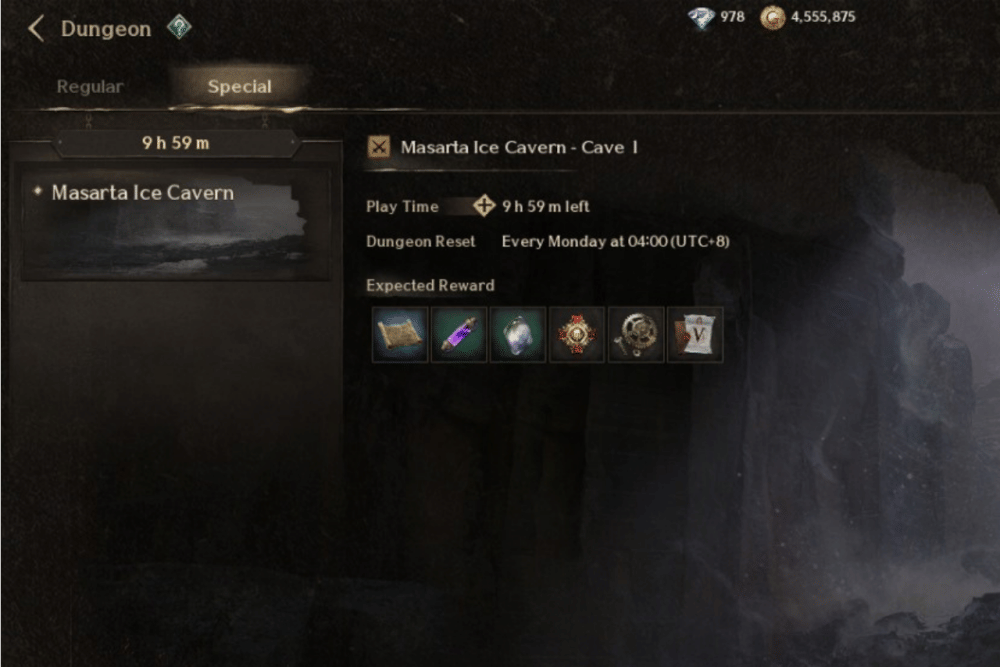Switch to the Regular dungeon tab
Screen dimensions: 1000x667
click(x=89, y=87)
